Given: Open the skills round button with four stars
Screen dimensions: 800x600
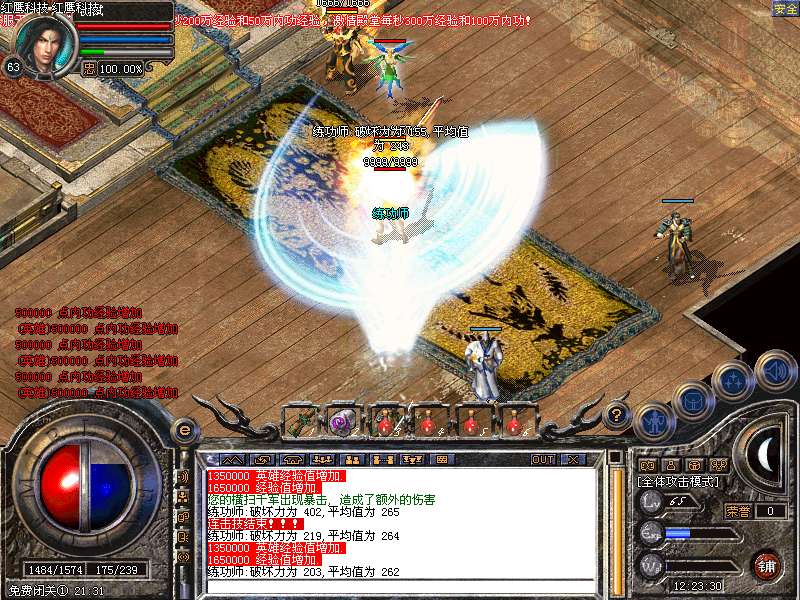Looking at the screenshot, I should pyautogui.click(x=734, y=381).
